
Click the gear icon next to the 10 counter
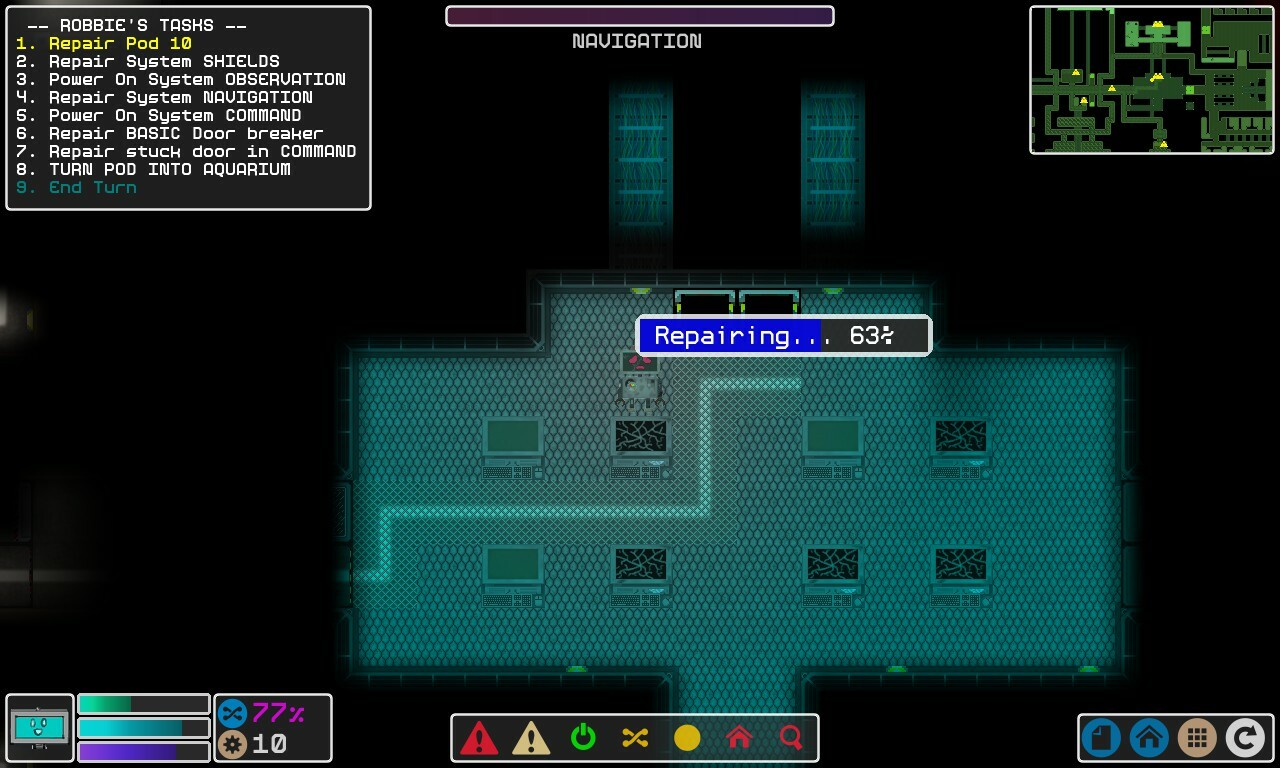[233, 743]
